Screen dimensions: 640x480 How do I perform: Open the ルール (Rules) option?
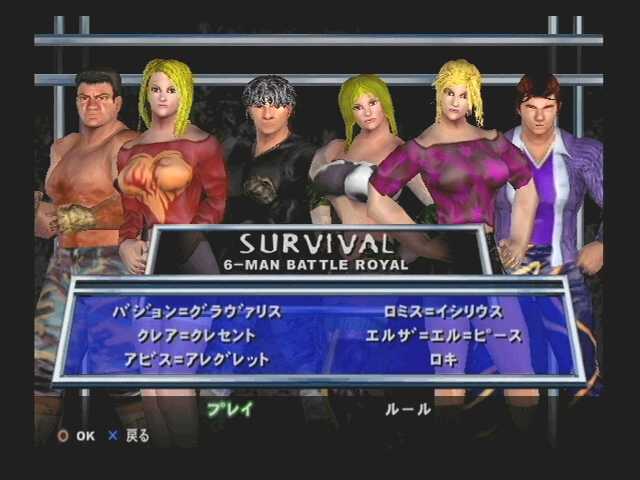[x=408, y=408]
